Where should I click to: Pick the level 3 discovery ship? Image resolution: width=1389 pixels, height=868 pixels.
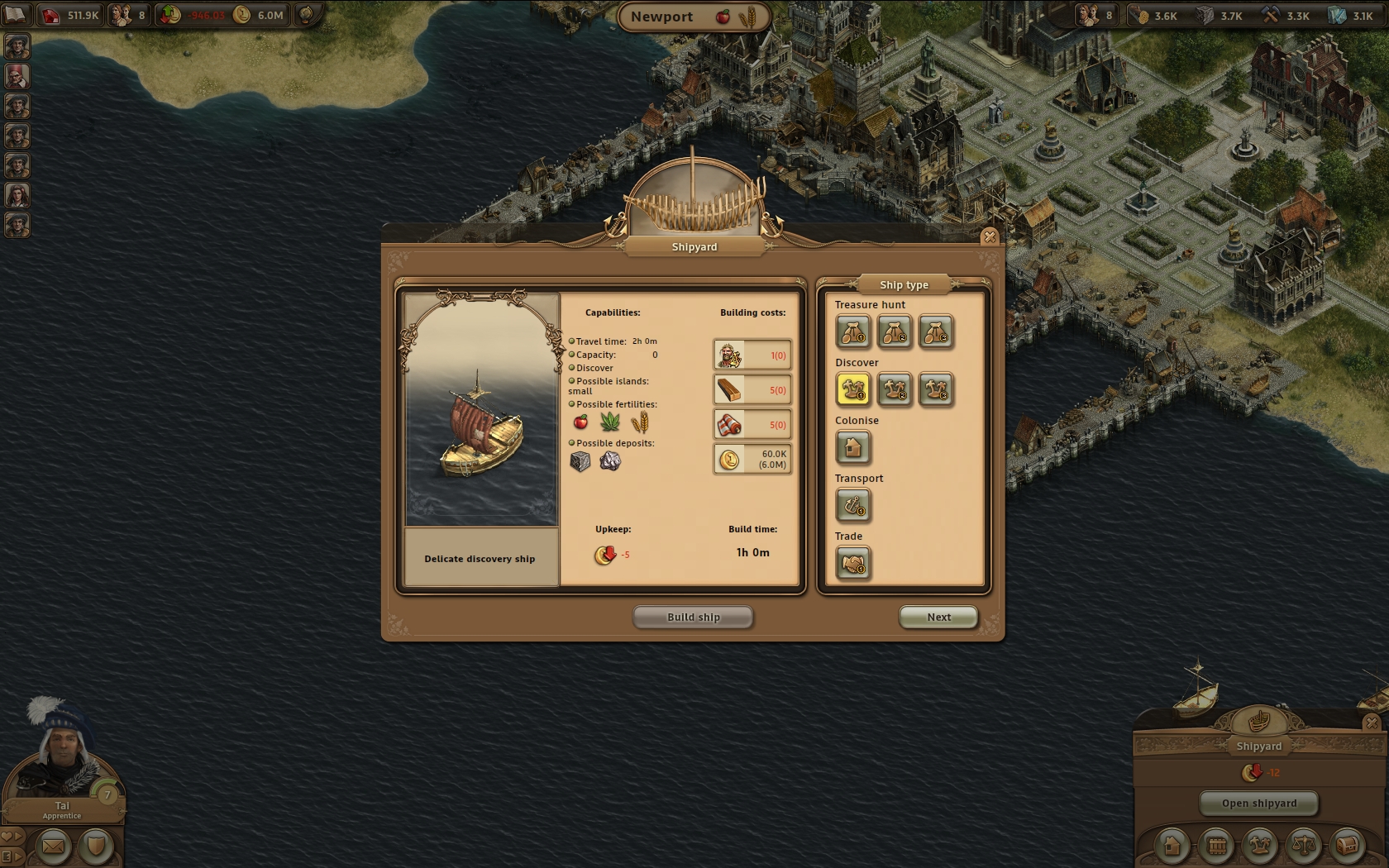click(x=936, y=389)
